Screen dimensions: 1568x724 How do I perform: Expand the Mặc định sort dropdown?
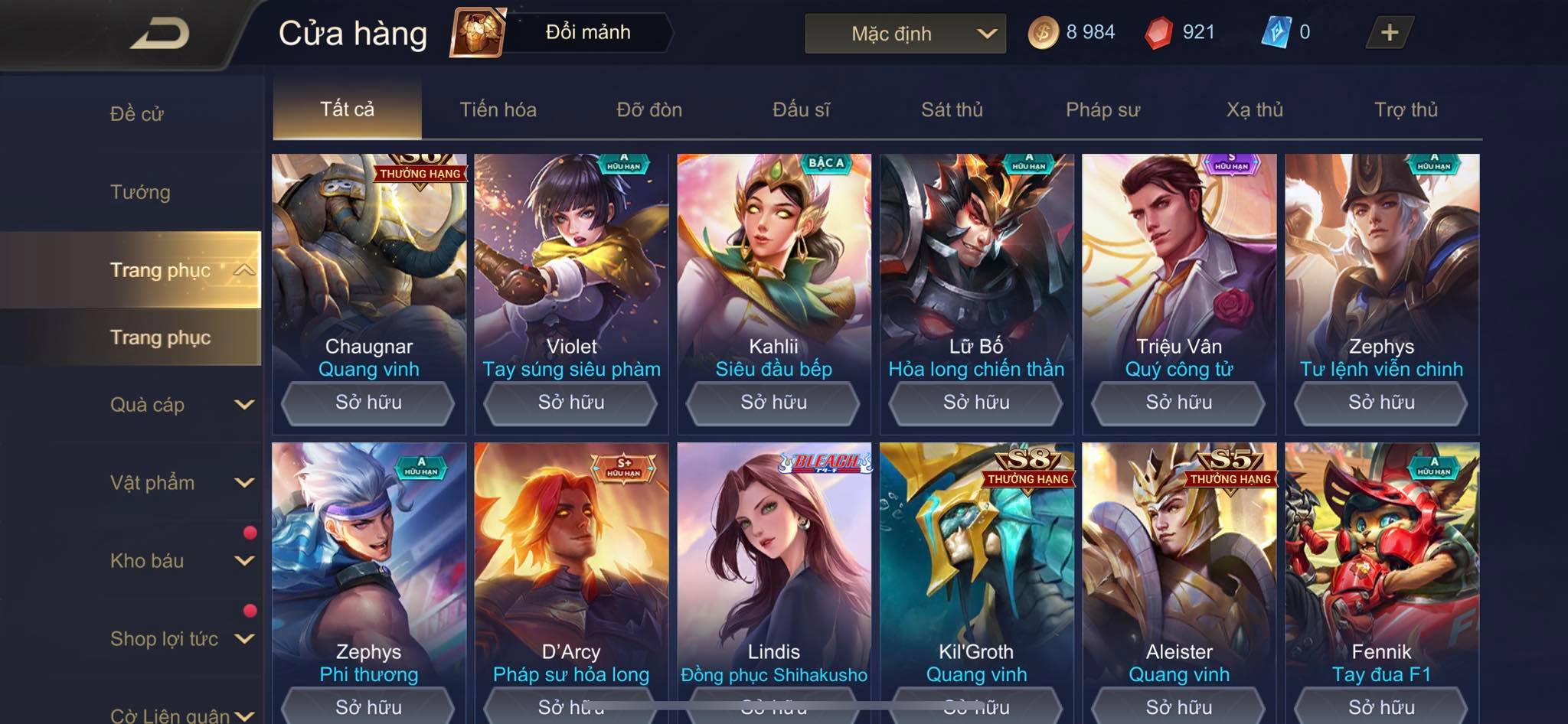pos(905,34)
